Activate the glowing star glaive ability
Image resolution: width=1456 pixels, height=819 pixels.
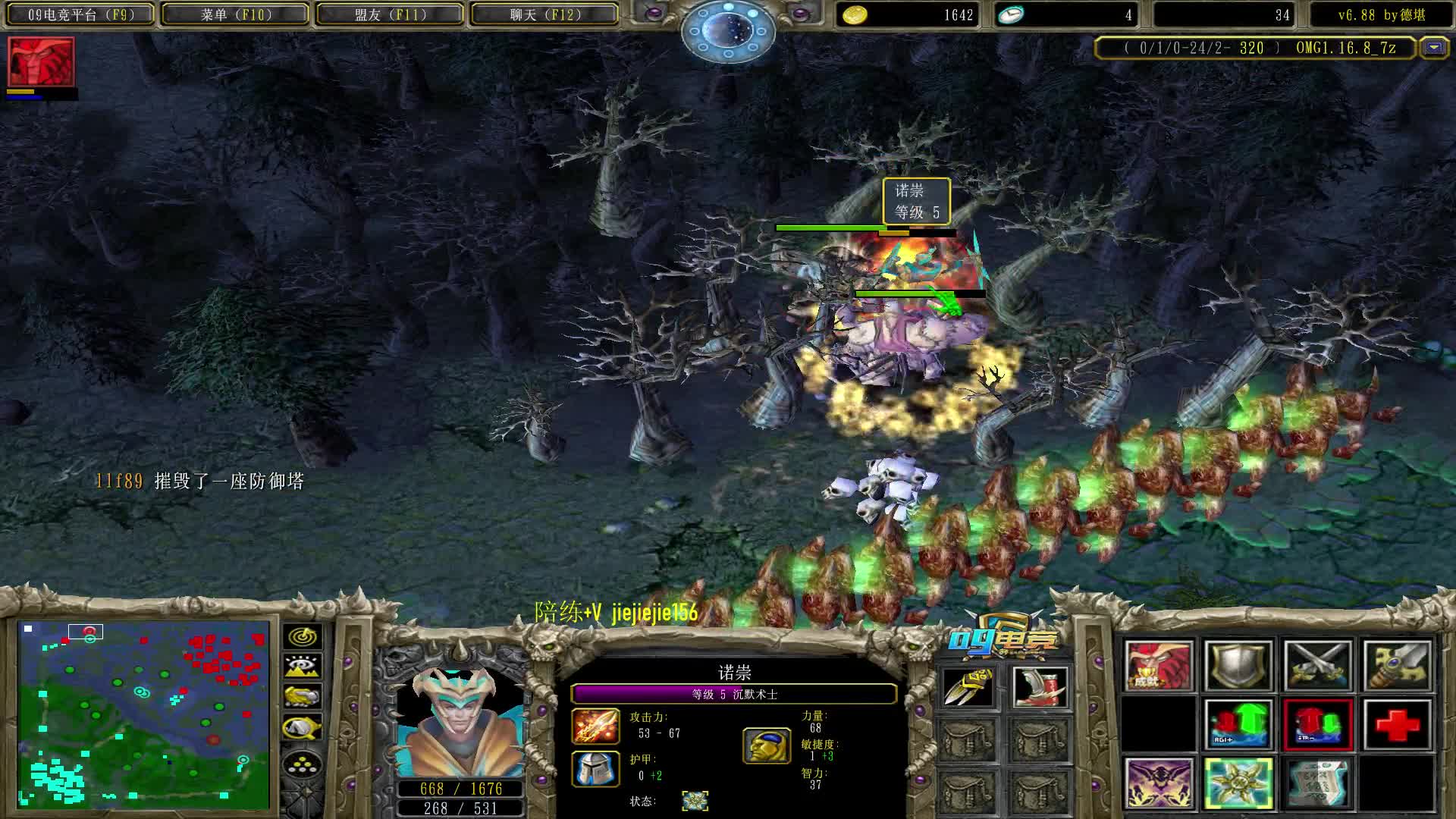click(x=1238, y=783)
